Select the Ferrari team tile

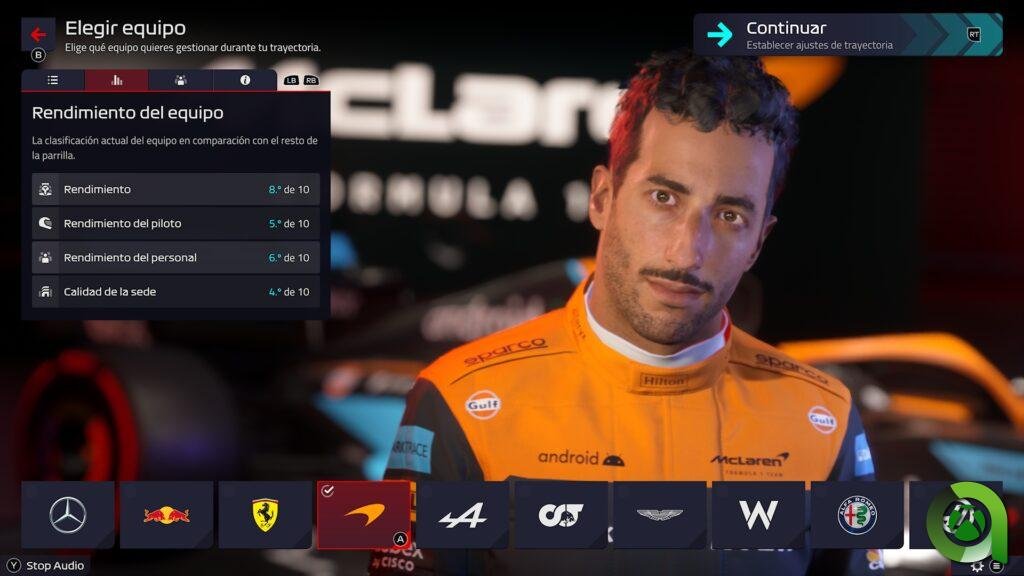[x=265, y=515]
